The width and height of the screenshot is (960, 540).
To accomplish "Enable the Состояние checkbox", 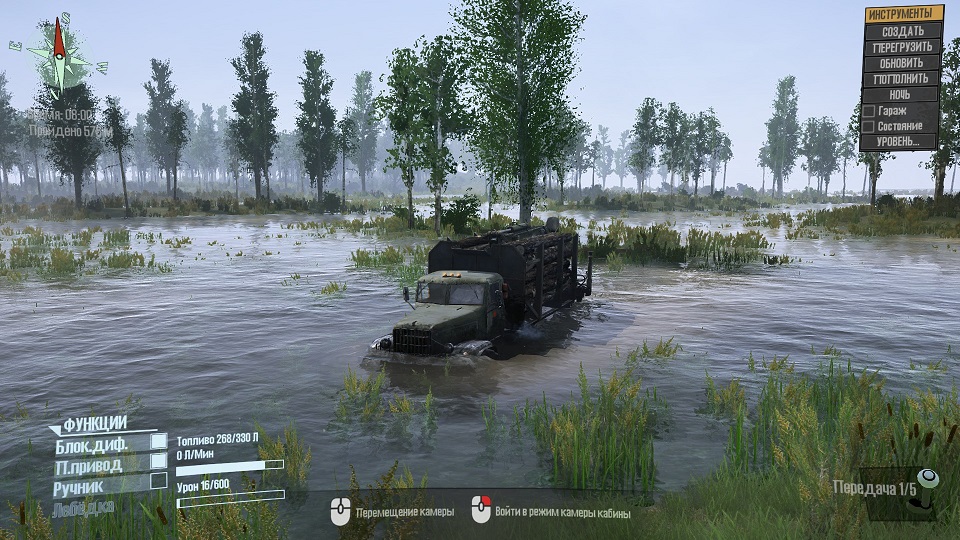I will point(869,126).
